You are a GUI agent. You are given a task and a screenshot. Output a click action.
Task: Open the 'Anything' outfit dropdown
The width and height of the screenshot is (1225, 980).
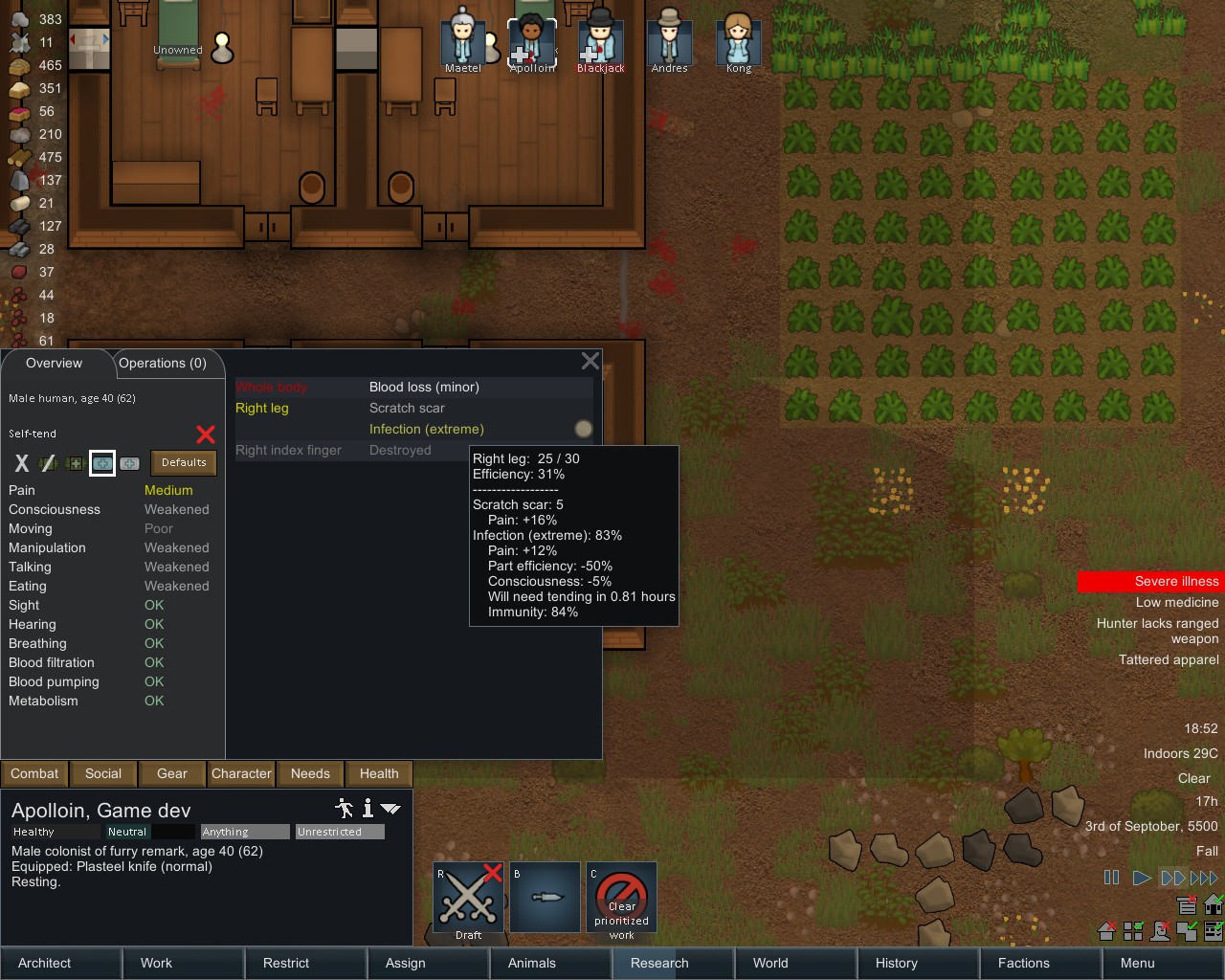pos(244,832)
